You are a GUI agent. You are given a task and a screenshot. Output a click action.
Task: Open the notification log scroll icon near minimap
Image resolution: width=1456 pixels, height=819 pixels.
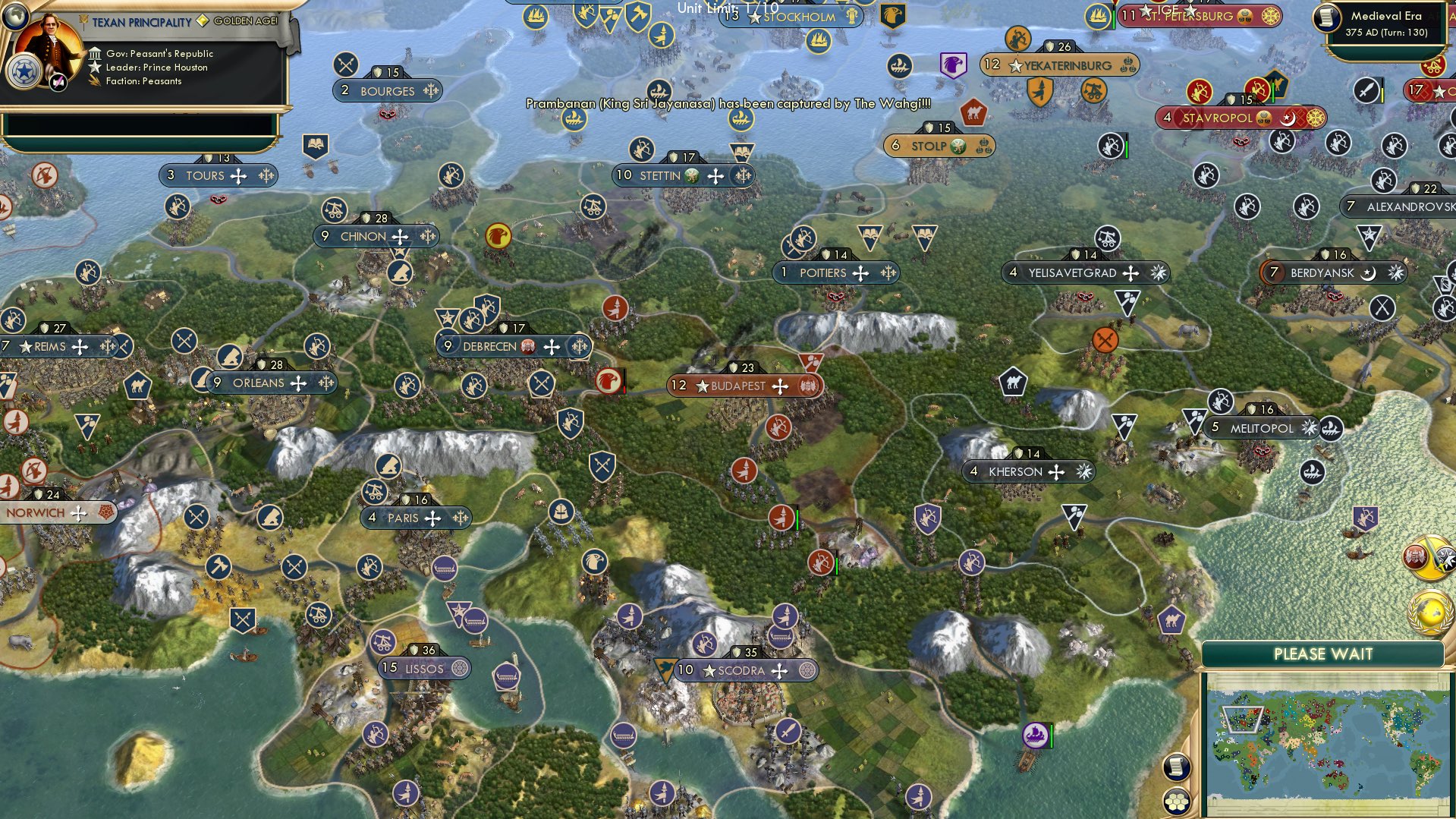point(1177,766)
